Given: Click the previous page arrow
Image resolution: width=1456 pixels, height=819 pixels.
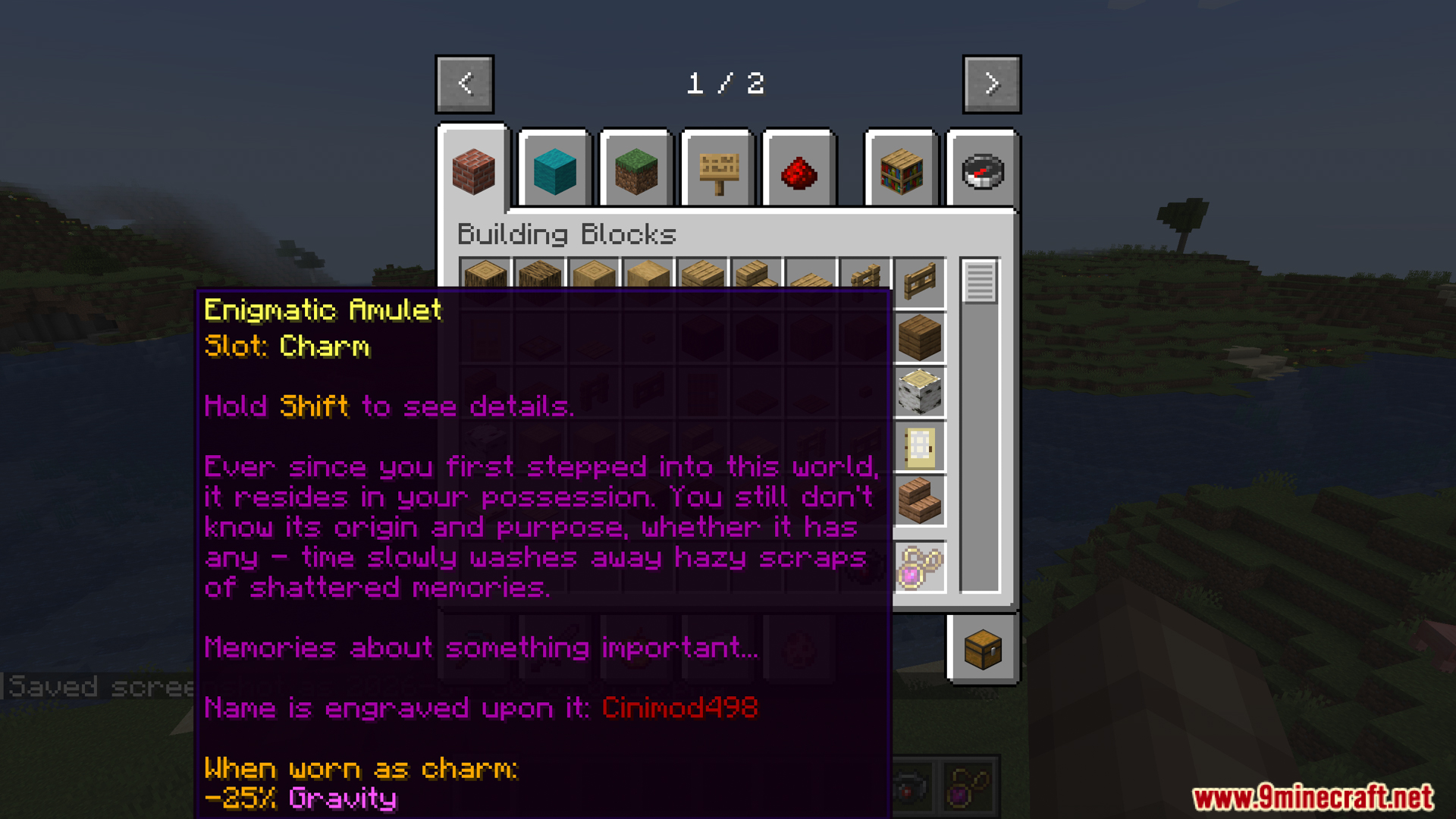Looking at the screenshot, I should (x=465, y=83).
